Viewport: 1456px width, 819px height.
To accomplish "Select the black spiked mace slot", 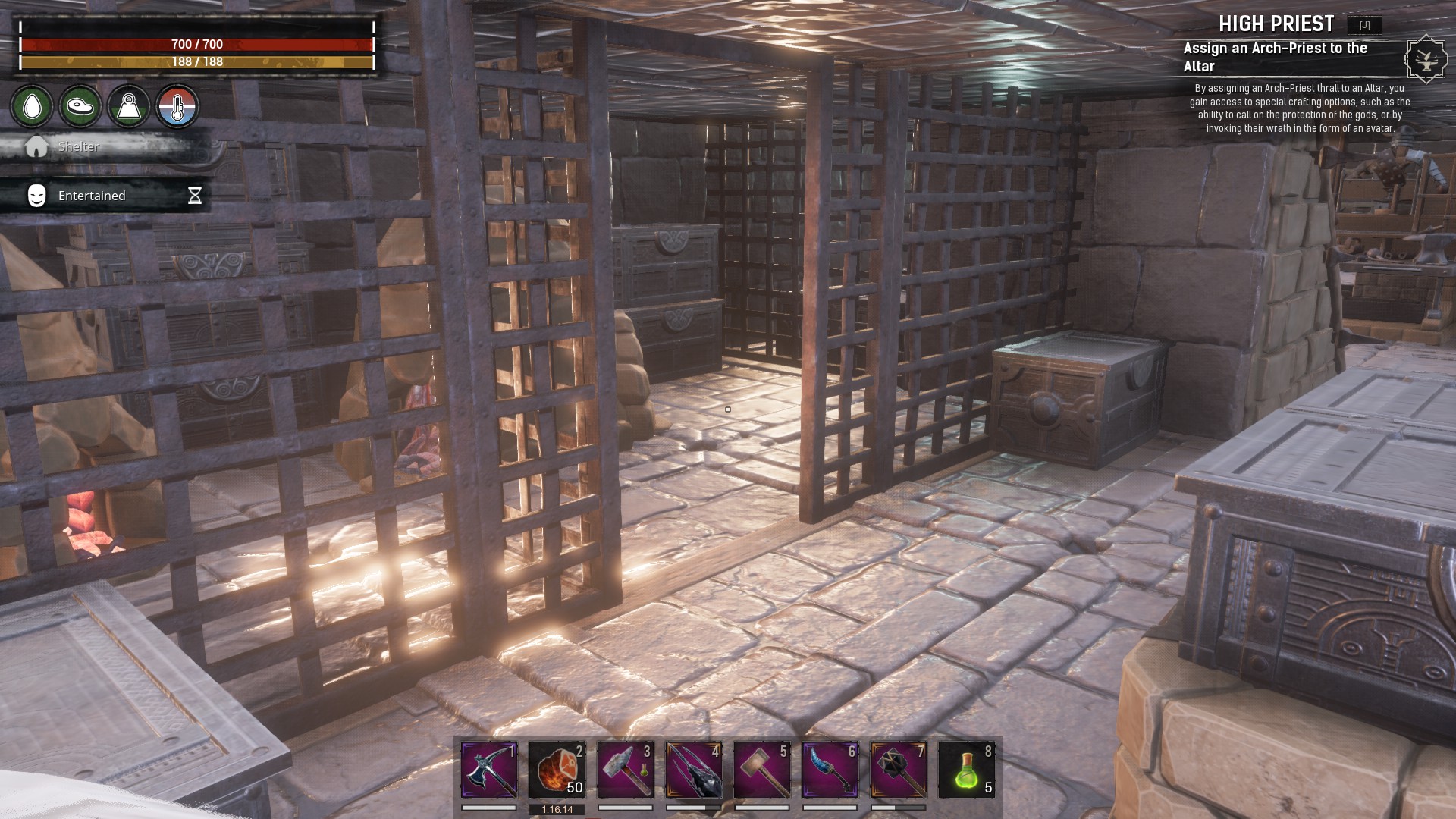I will 899,770.
